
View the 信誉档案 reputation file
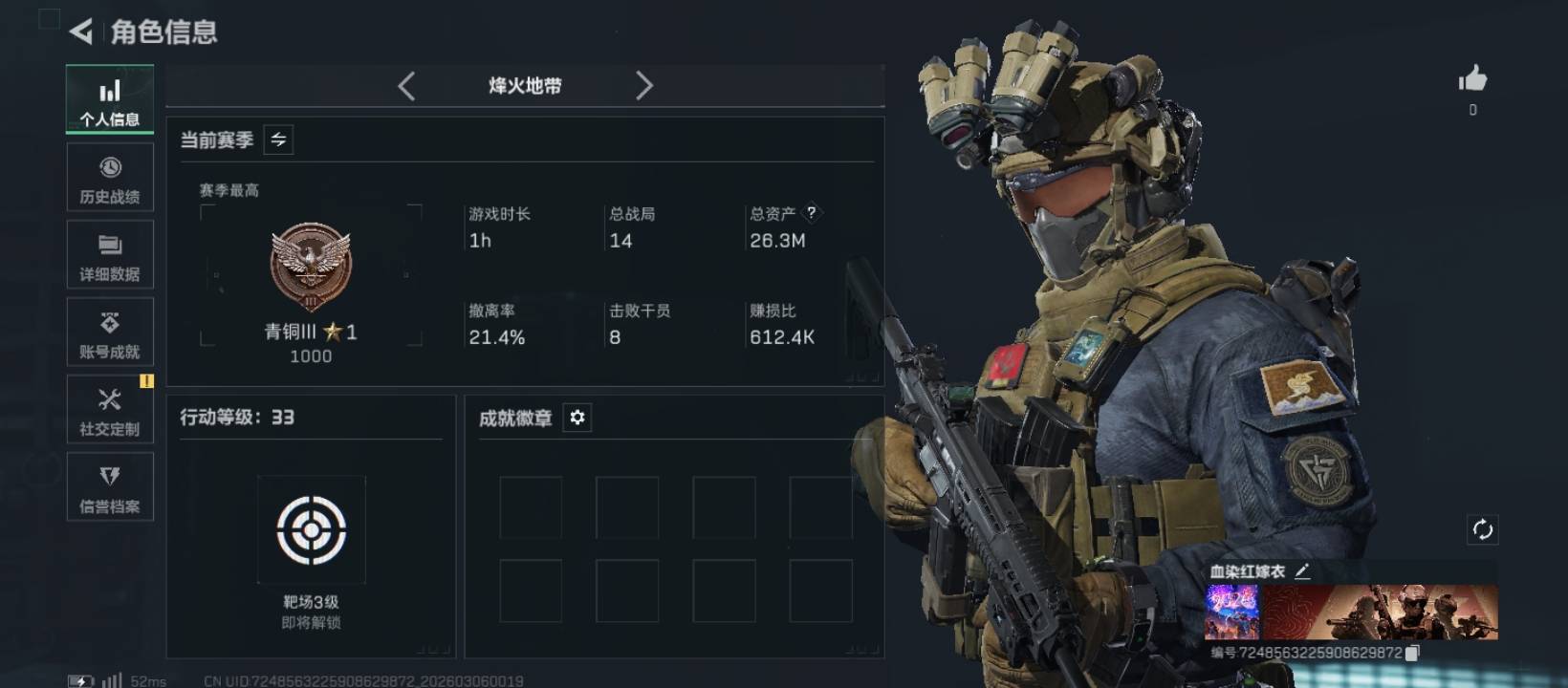click(109, 487)
